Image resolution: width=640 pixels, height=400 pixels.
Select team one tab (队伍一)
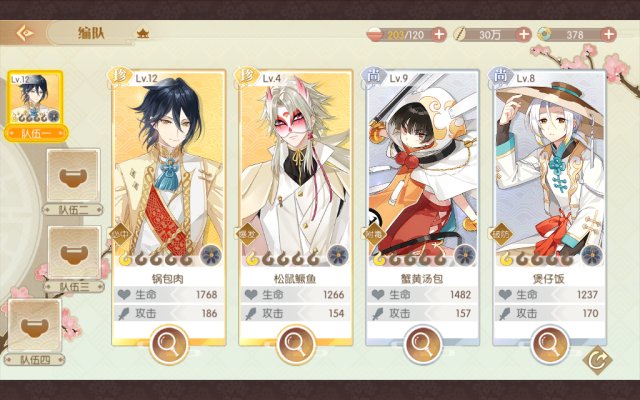[x=34, y=104]
